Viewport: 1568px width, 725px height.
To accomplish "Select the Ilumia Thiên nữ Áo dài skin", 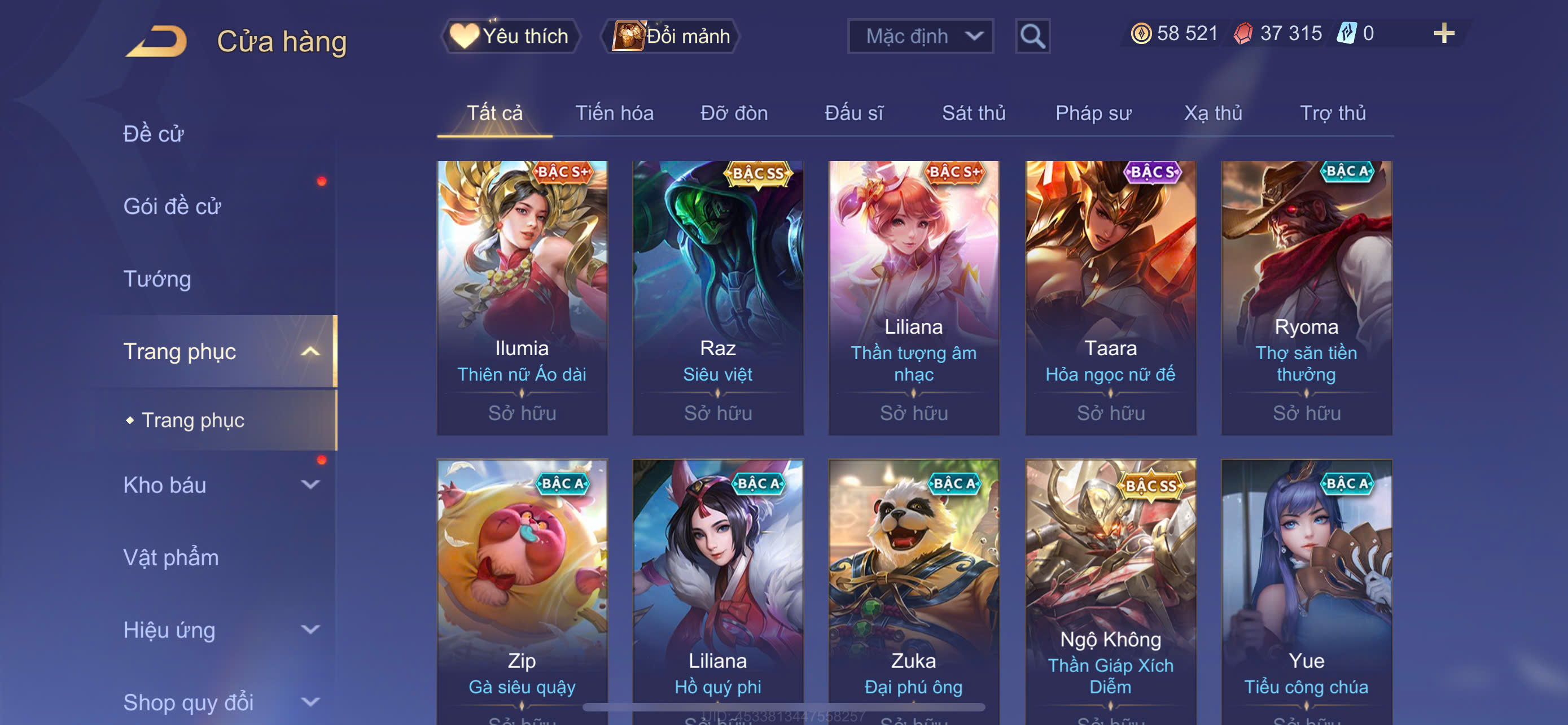I will tap(522, 298).
